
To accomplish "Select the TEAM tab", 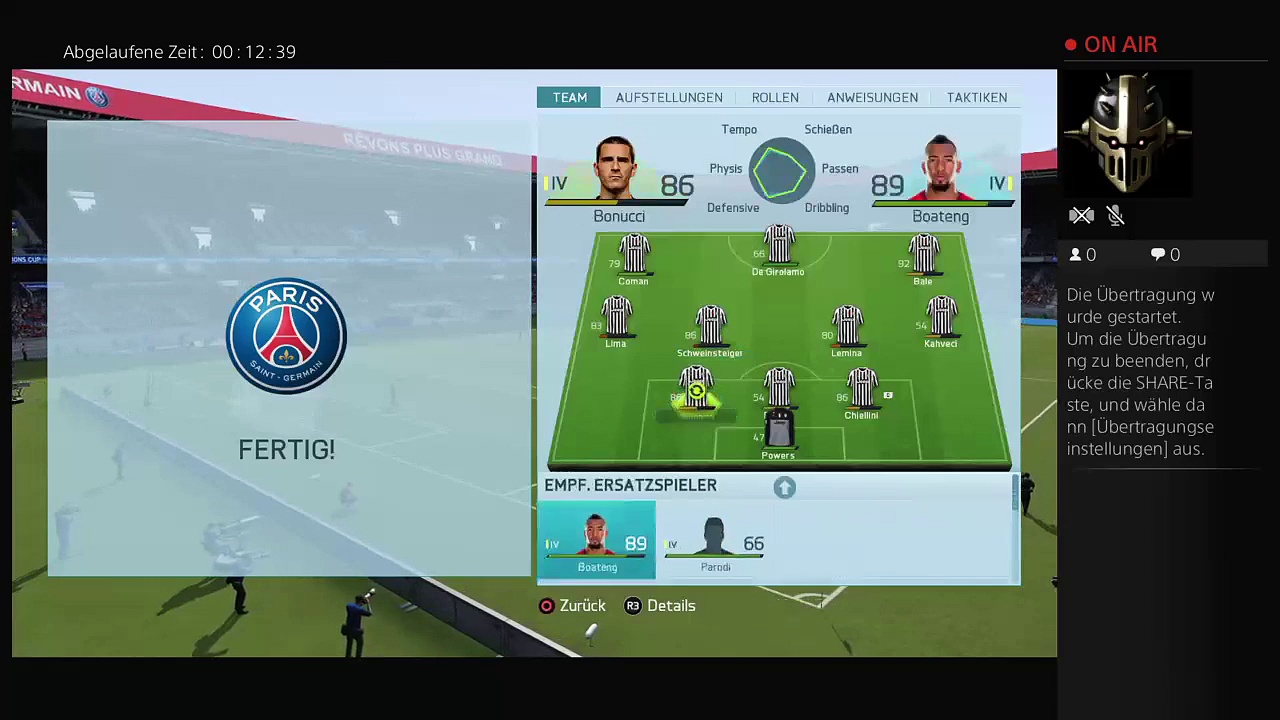I will click(x=570, y=97).
